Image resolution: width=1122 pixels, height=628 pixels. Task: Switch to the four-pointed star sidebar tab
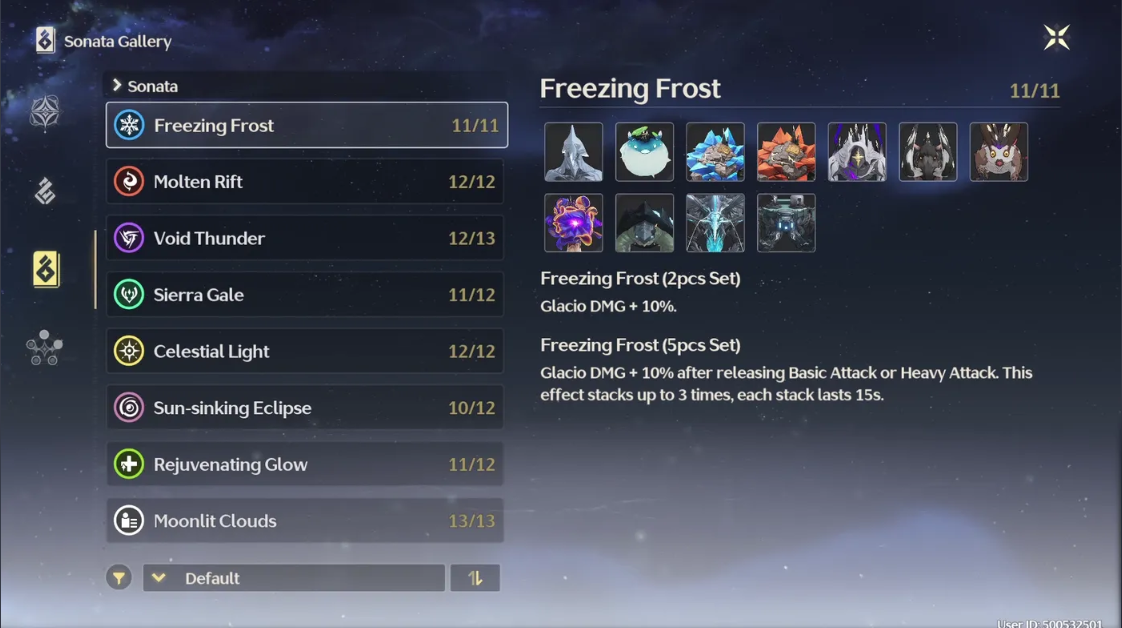(x=45, y=113)
